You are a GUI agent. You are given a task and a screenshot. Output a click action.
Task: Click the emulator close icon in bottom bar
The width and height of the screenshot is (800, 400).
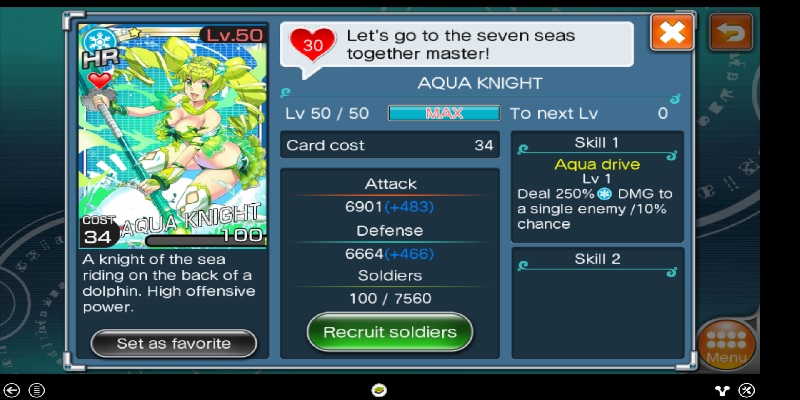[x=746, y=389]
